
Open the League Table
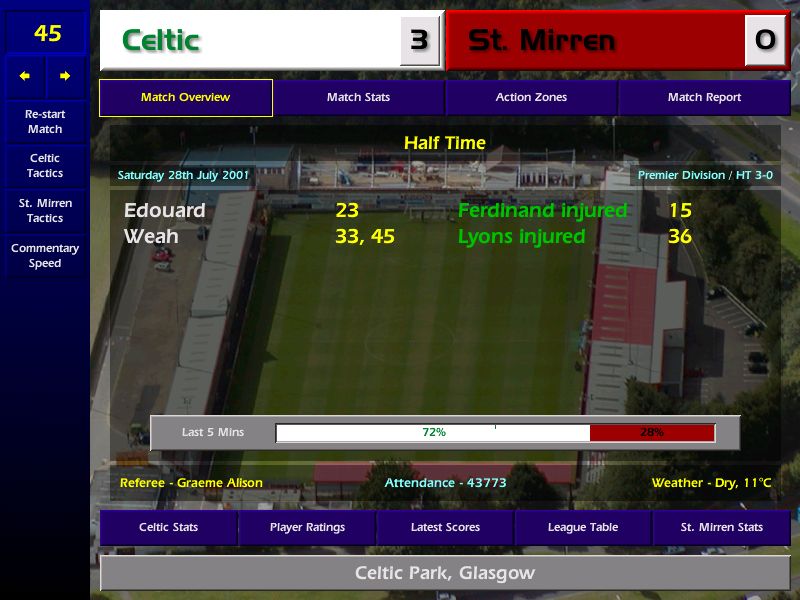pyautogui.click(x=583, y=528)
